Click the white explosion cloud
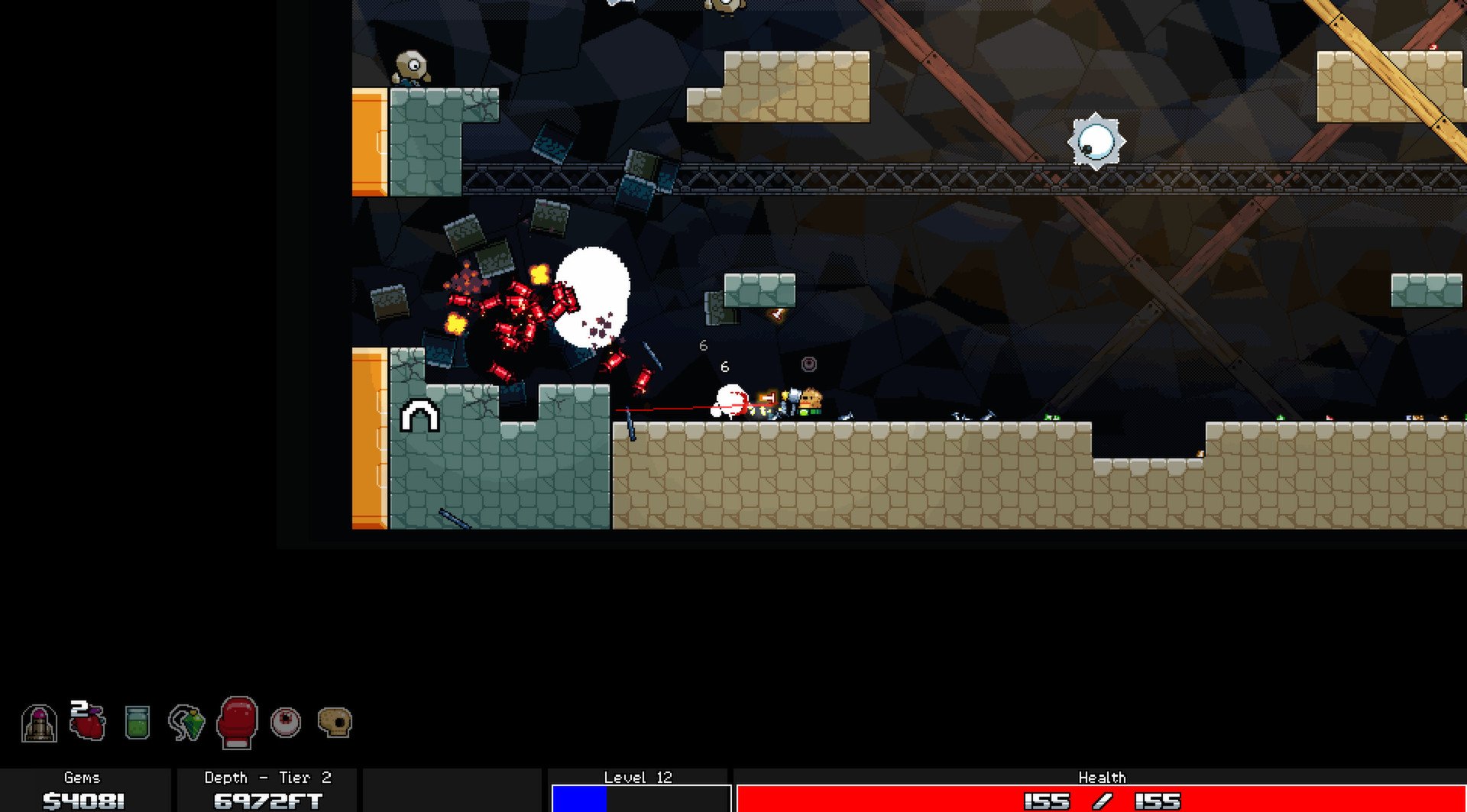Screen dimensions: 1467x812 (x=592, y=298)
